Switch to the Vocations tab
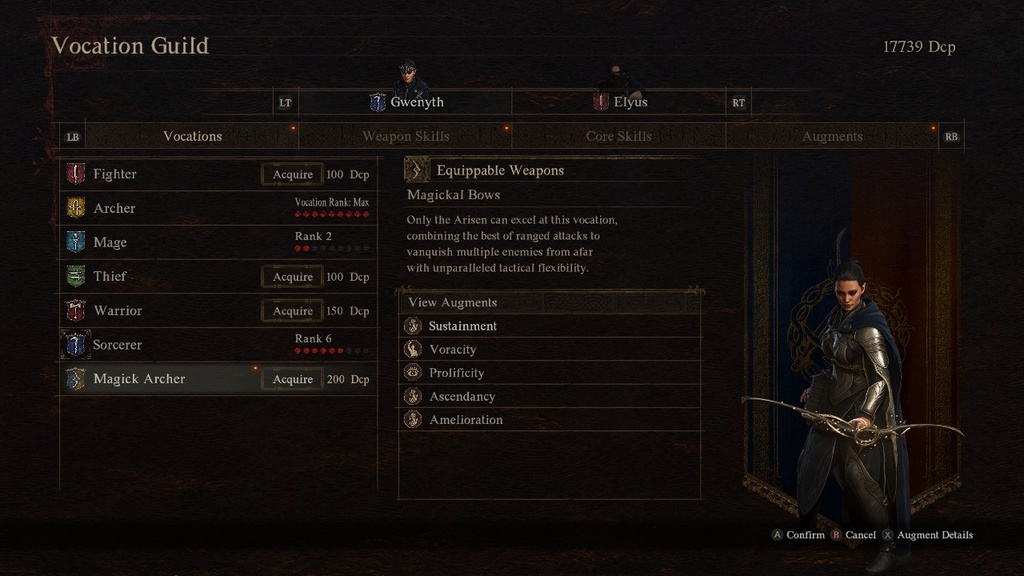 192,136
